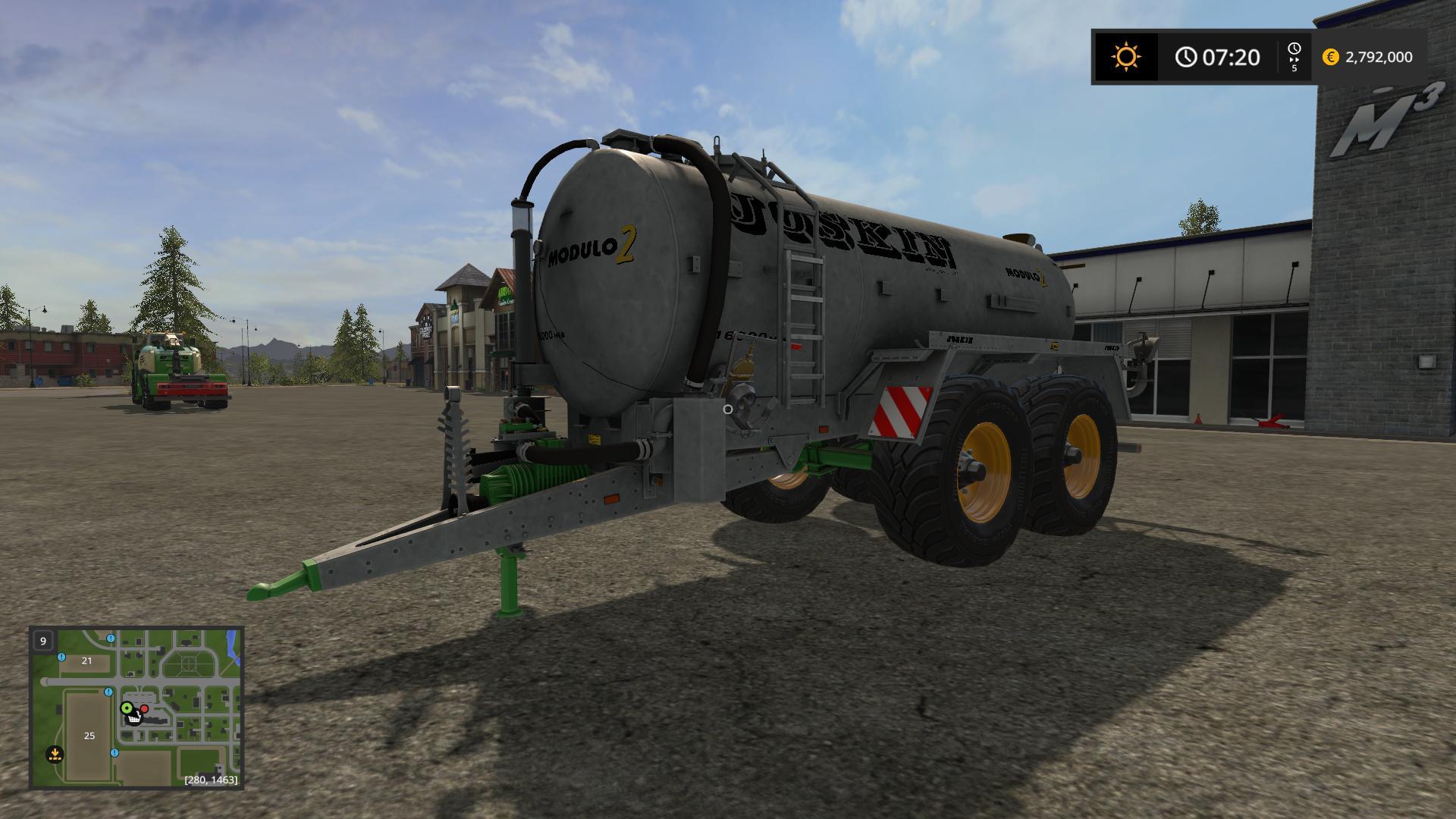The image size is (1456, 819).
Task: Choose the red dot marker on minimap
Action: [144, 708]
